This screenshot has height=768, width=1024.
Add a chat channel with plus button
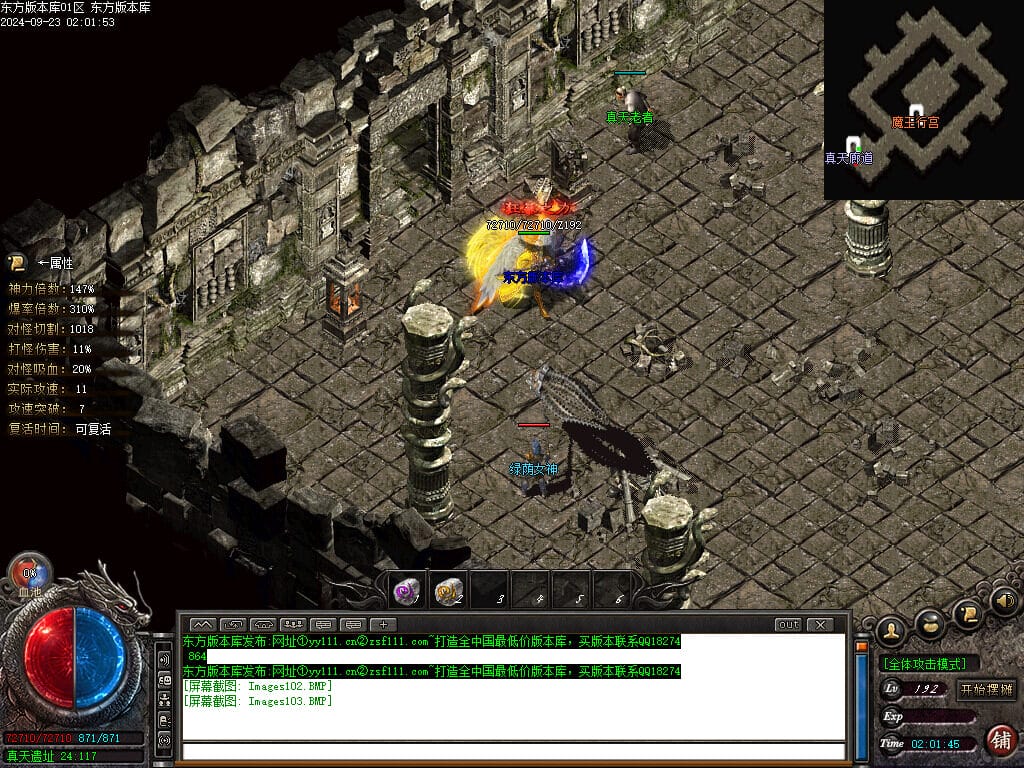tap(383, 625)
